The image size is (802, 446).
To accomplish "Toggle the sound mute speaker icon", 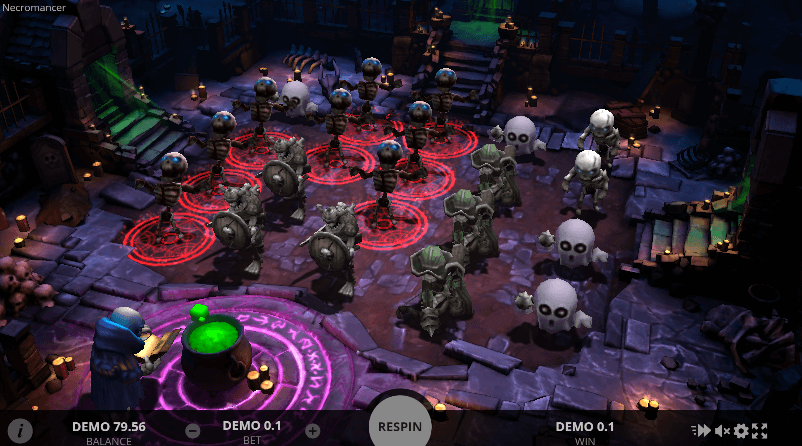I will coord(722,431).
